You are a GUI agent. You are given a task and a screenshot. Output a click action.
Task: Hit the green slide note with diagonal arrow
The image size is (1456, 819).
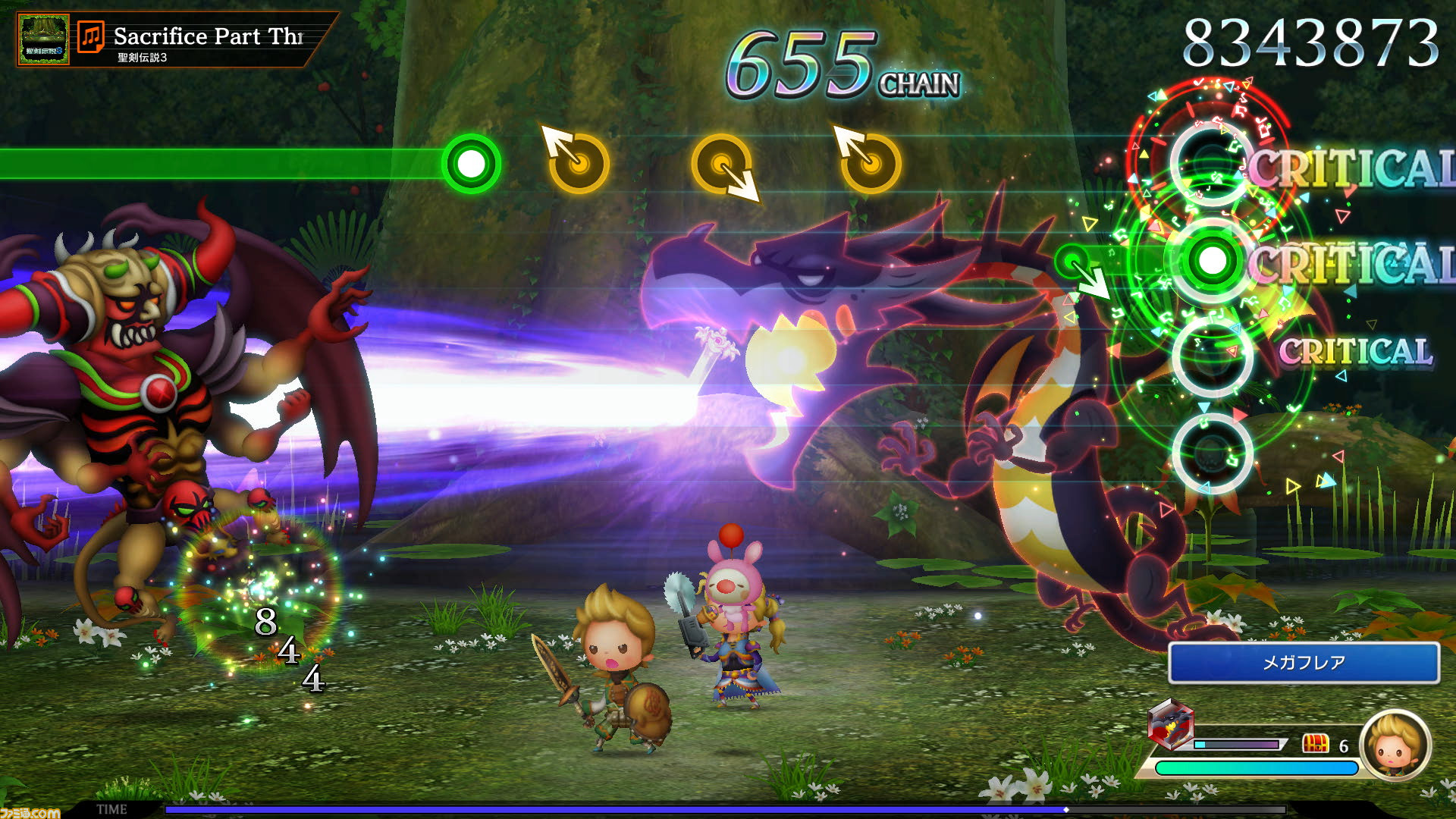1073,263
